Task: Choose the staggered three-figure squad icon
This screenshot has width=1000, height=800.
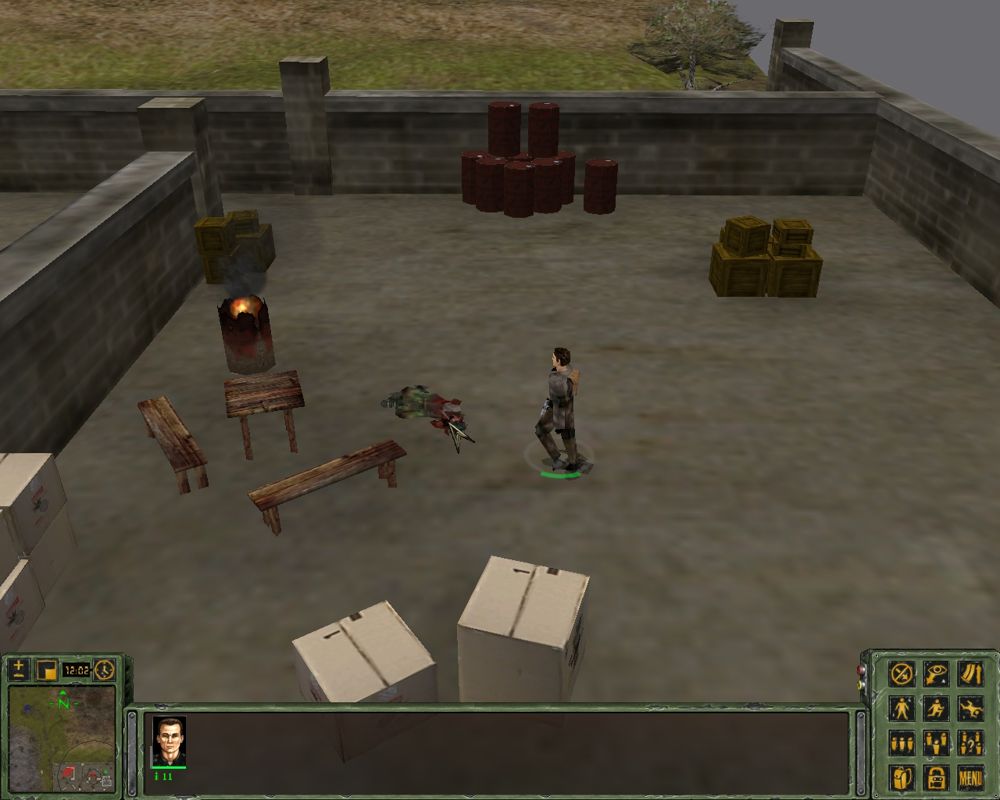Action: pos(936,743)
